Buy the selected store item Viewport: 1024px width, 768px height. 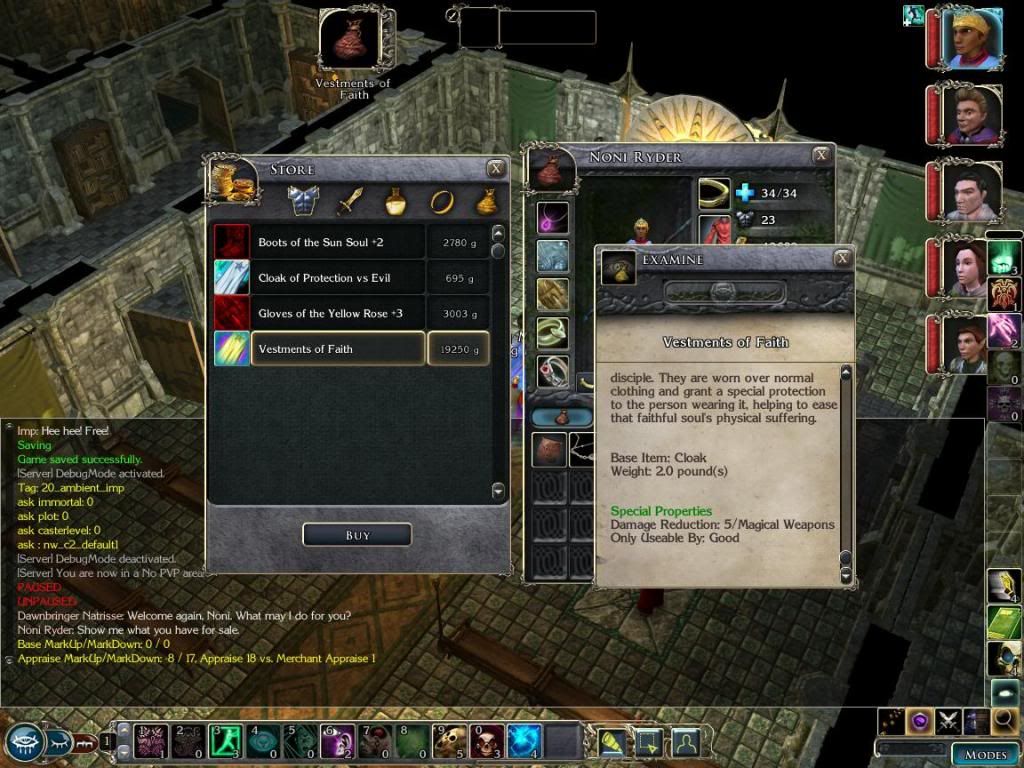pyautogui.click(x=357, y=535)
